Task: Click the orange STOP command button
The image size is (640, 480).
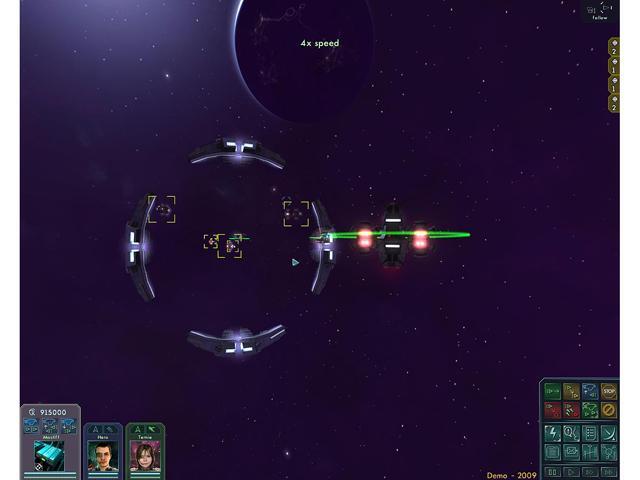Action: click(609, 392)
